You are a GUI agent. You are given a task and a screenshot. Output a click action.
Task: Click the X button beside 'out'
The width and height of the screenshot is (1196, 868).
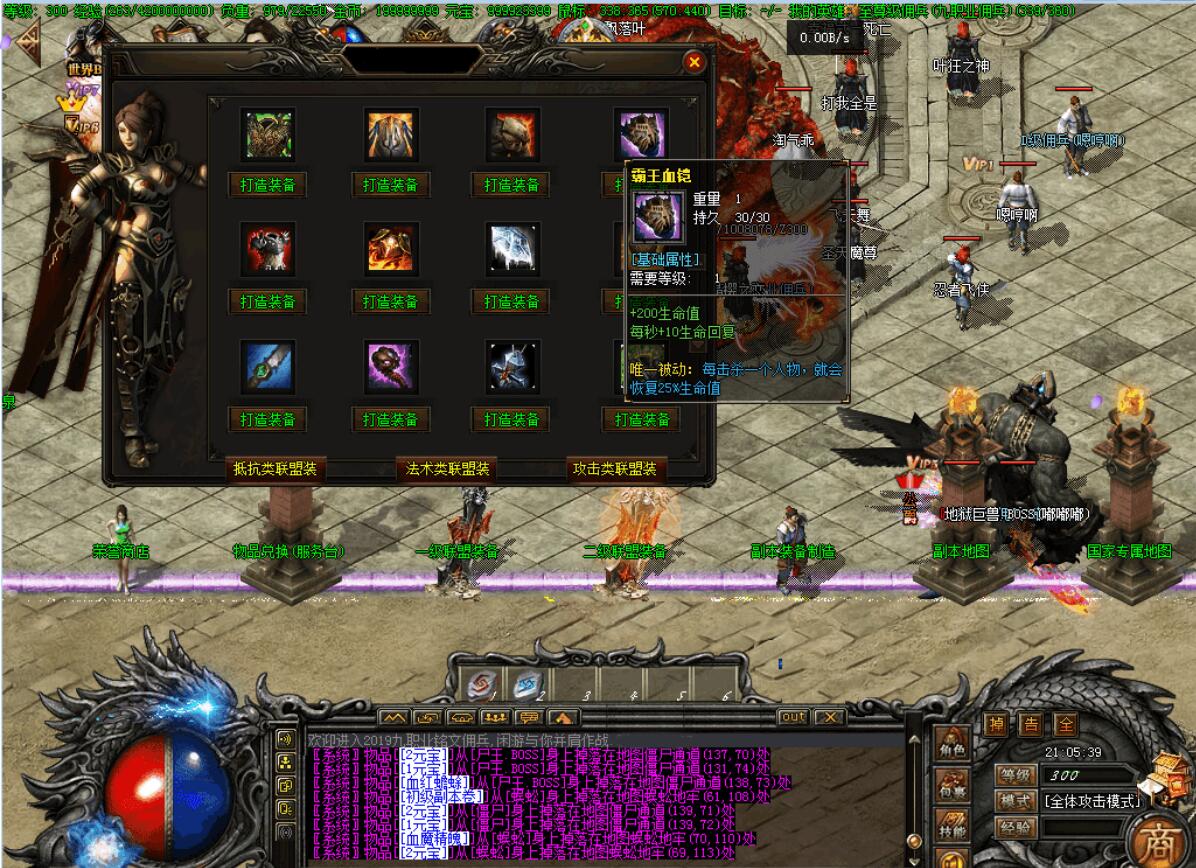829,717
